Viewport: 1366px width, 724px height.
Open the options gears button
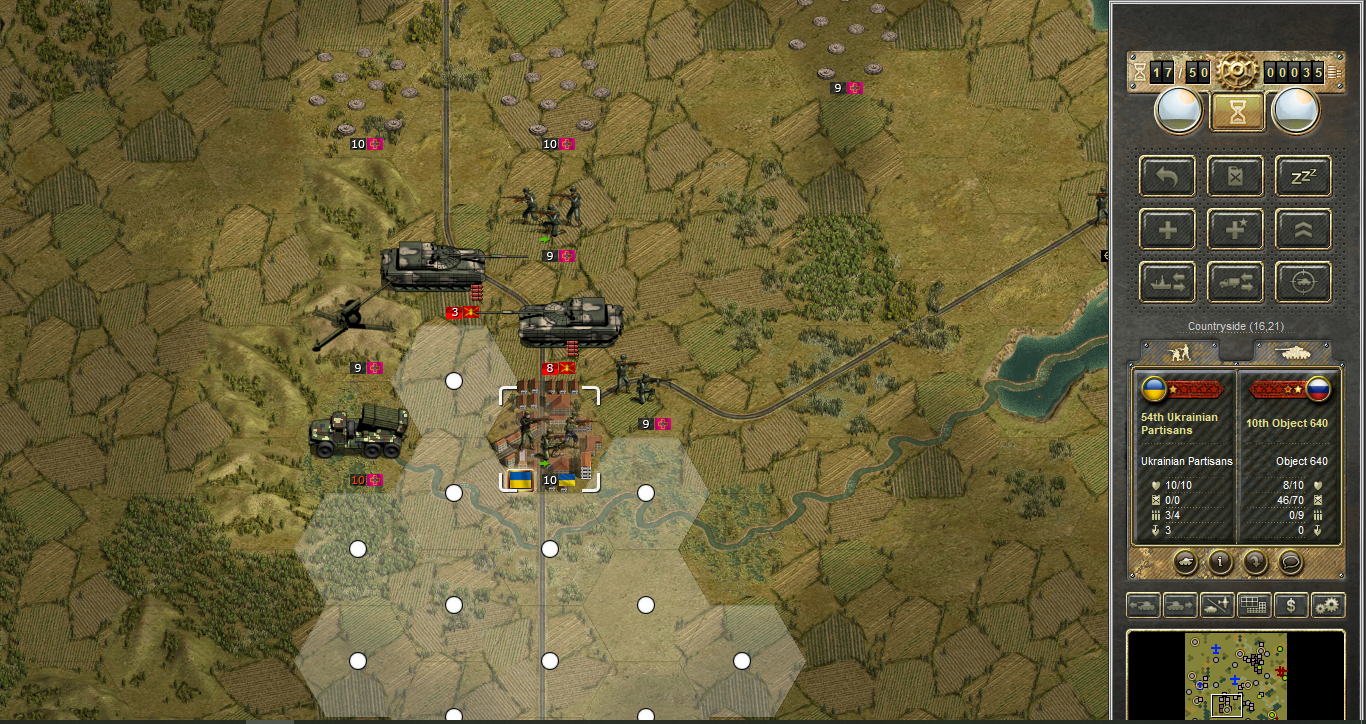click(1328, 605)
